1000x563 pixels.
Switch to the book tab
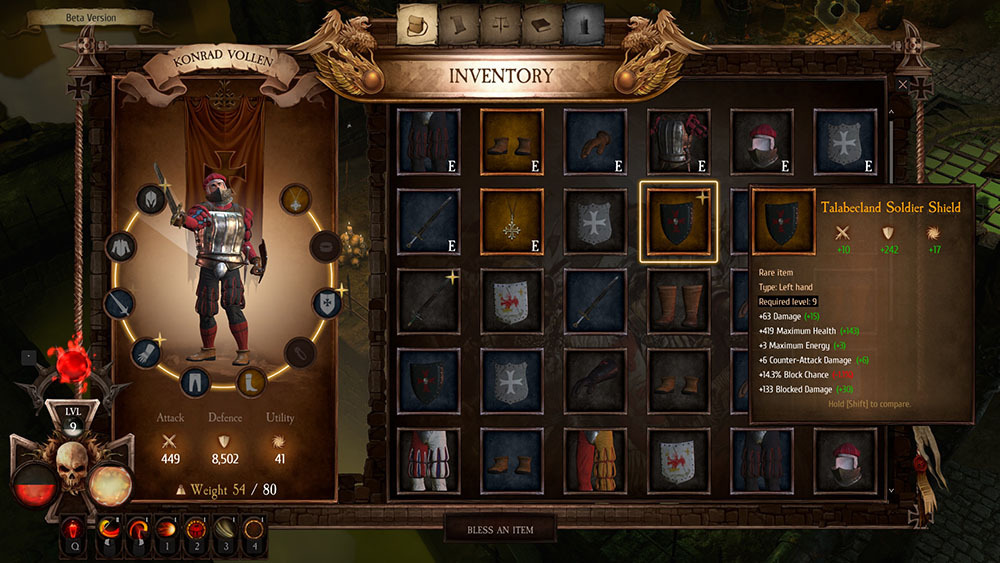[541, 24]
